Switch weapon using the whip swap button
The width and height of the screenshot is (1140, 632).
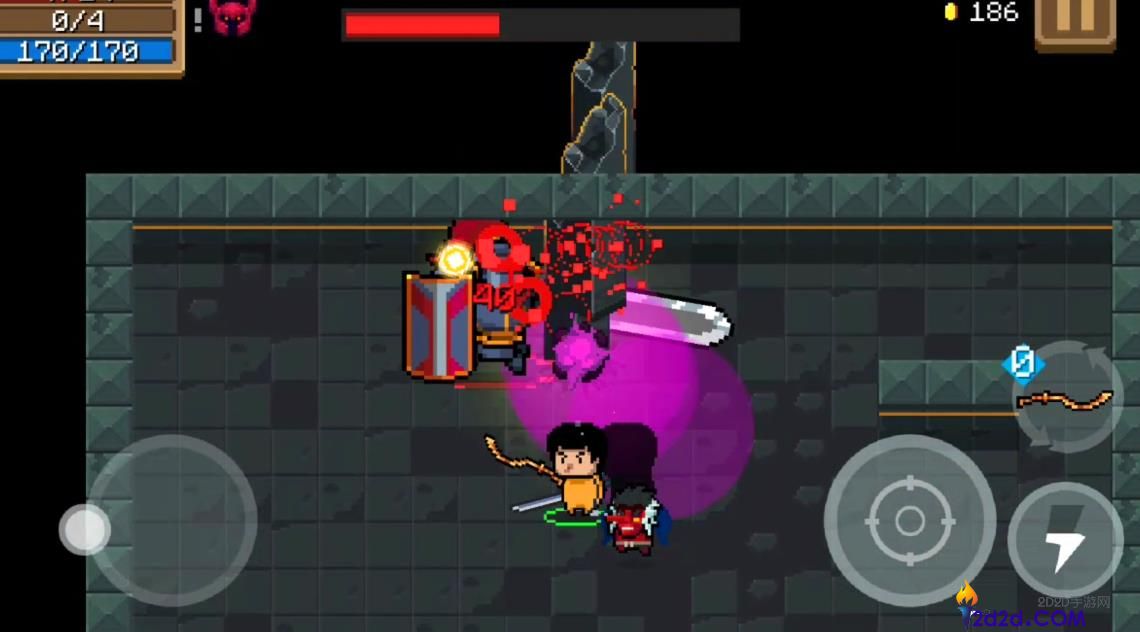pos(1066,398)
